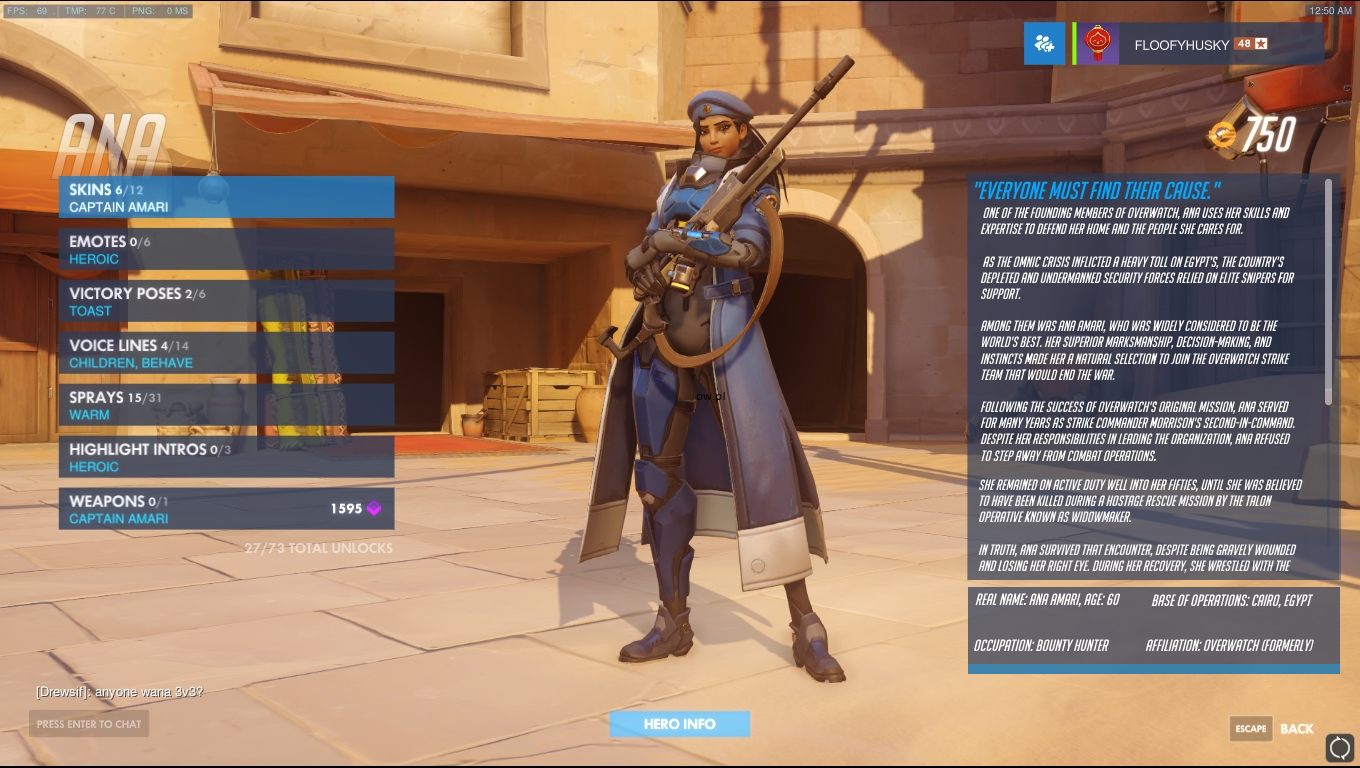The height and width of the screenshot is (768, 1360).
Task: Click the hero biography scrollbar
Action: click(x=1329, y=292)
